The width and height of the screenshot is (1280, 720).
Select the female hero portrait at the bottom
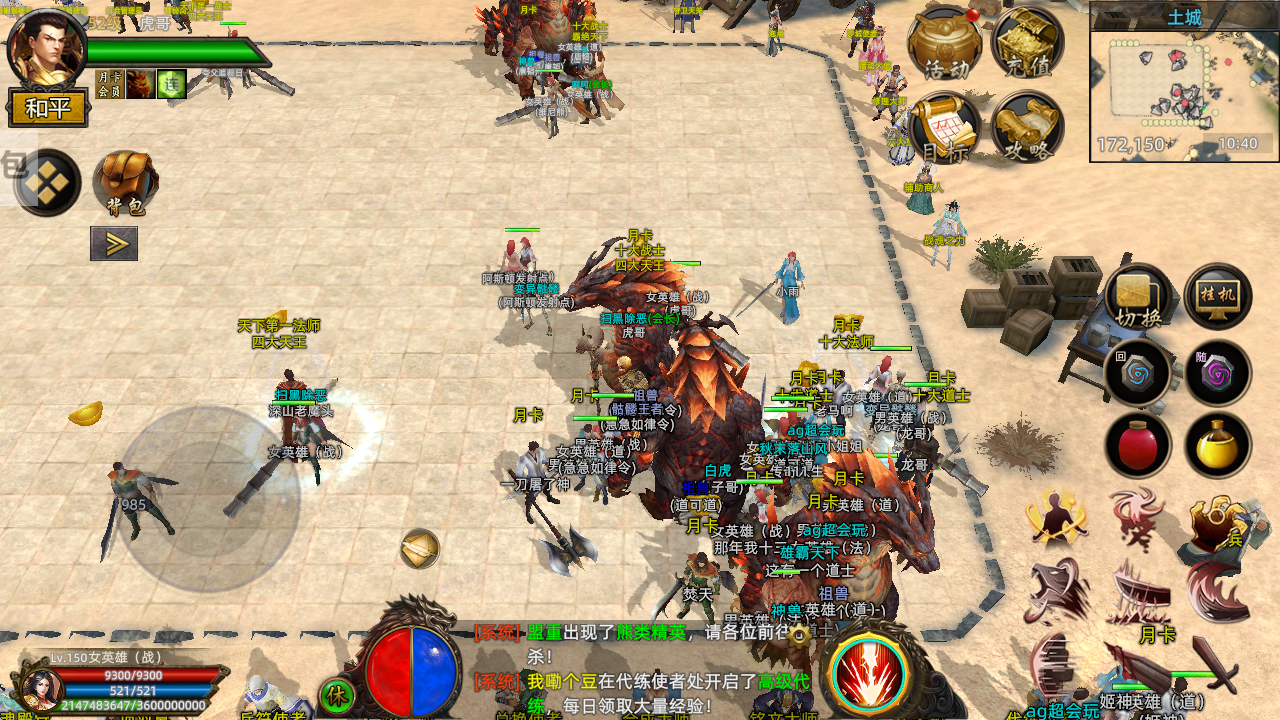pos(39,690)
